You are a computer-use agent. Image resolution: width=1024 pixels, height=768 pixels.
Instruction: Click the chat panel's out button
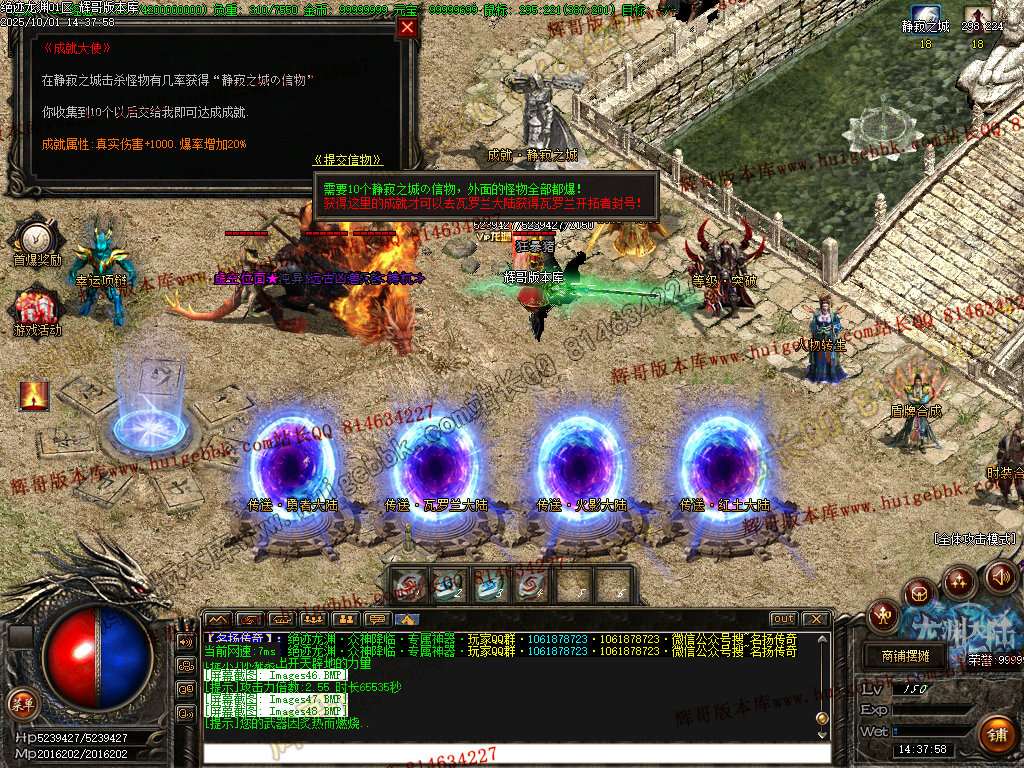pyautogui.click(x=784, y=619)
